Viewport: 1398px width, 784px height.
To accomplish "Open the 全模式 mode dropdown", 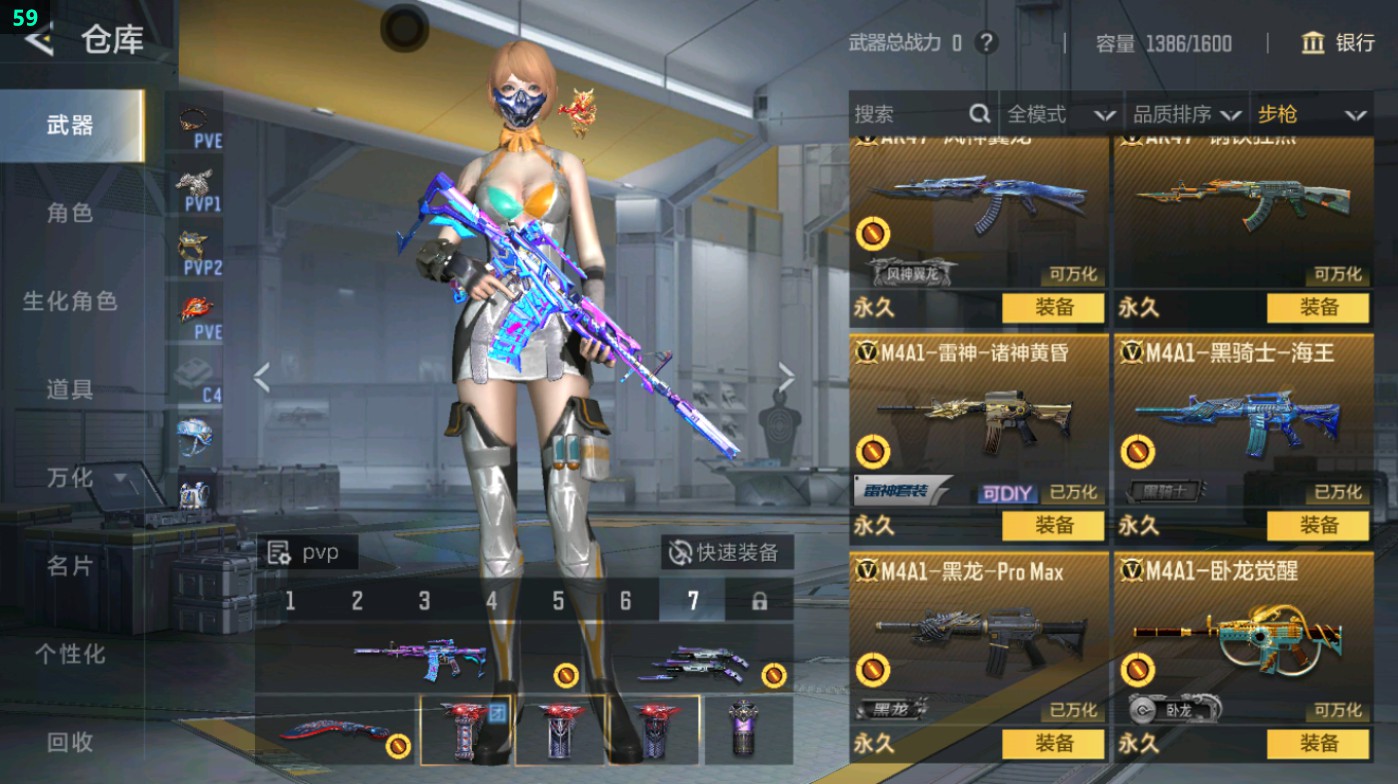I will [x=1060, y=115].
